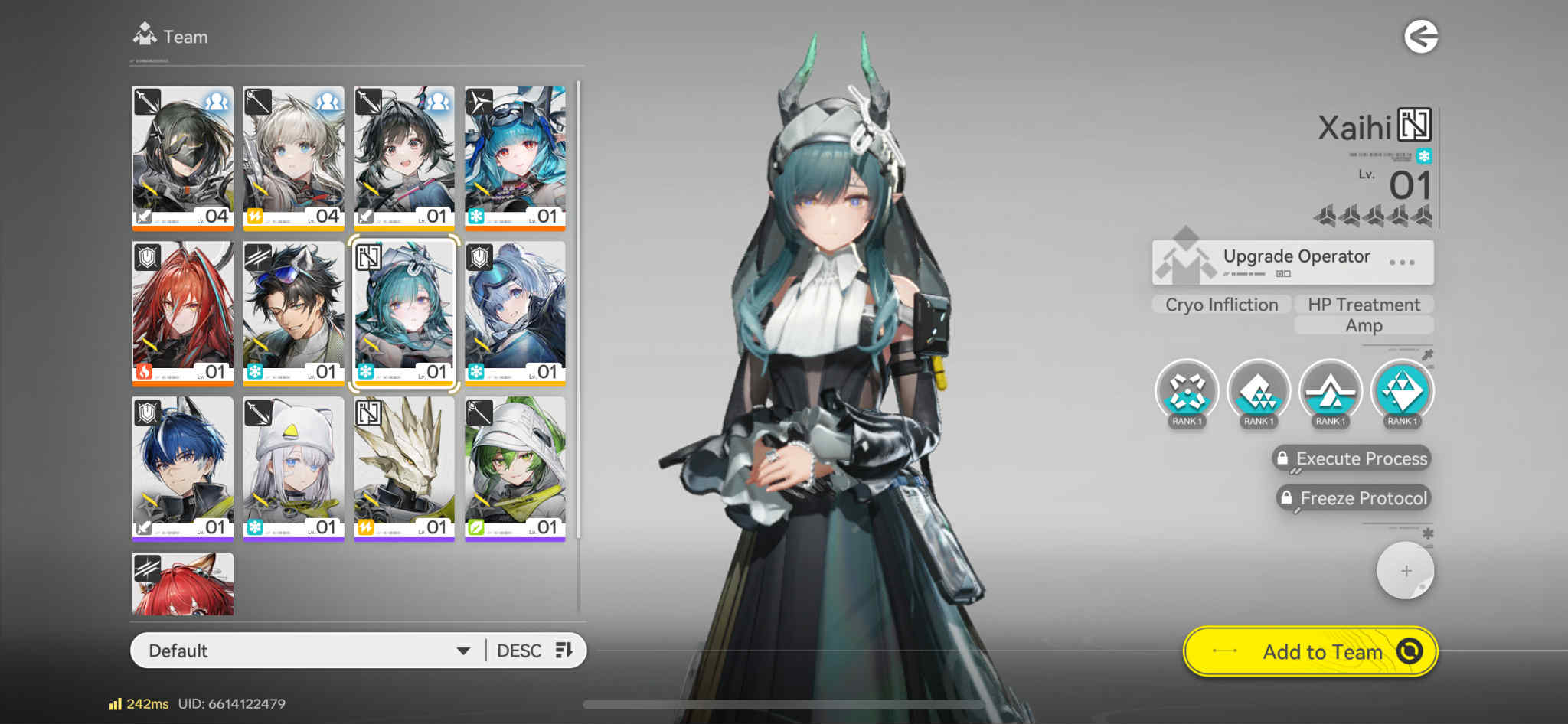This screenshot has width=1568, height=724.
Task: Select the blue-haired red-eyed operator card
Action: pyautogui.click(x=515, y=157)
